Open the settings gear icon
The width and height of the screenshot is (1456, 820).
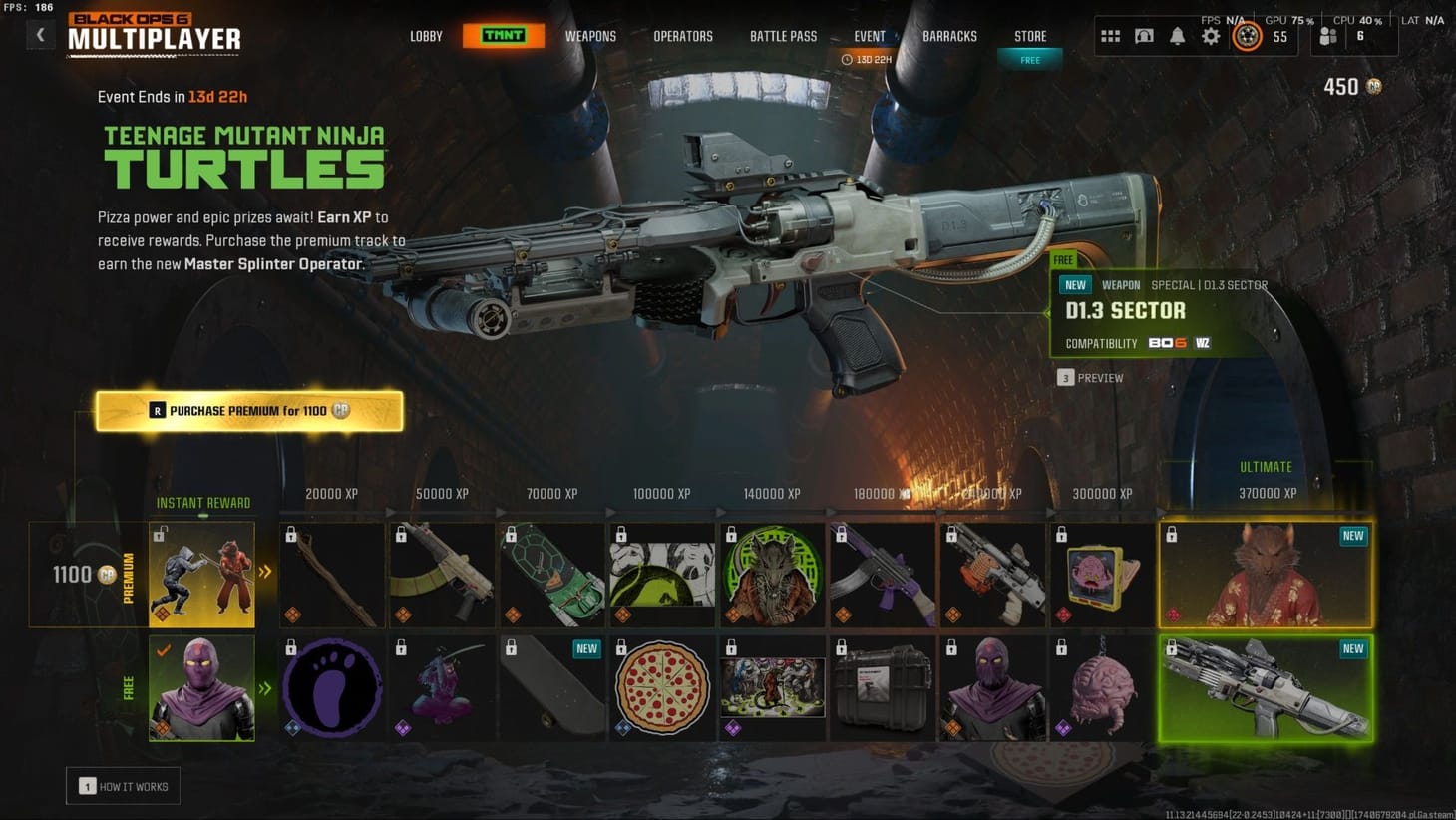click(1211, 35)
